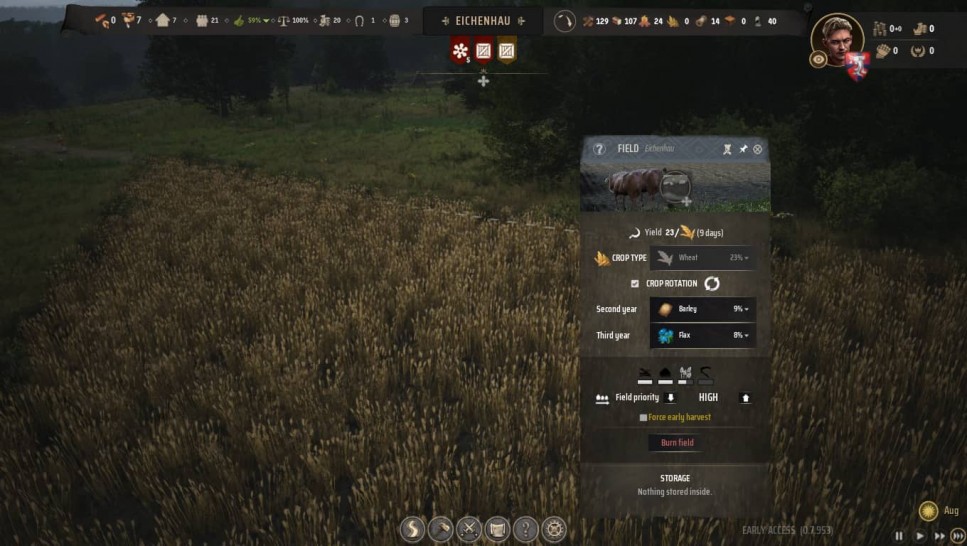This screenshot has height=546, width=967.
Task: Open the Field panel help
Action: [x=599, y=149]
